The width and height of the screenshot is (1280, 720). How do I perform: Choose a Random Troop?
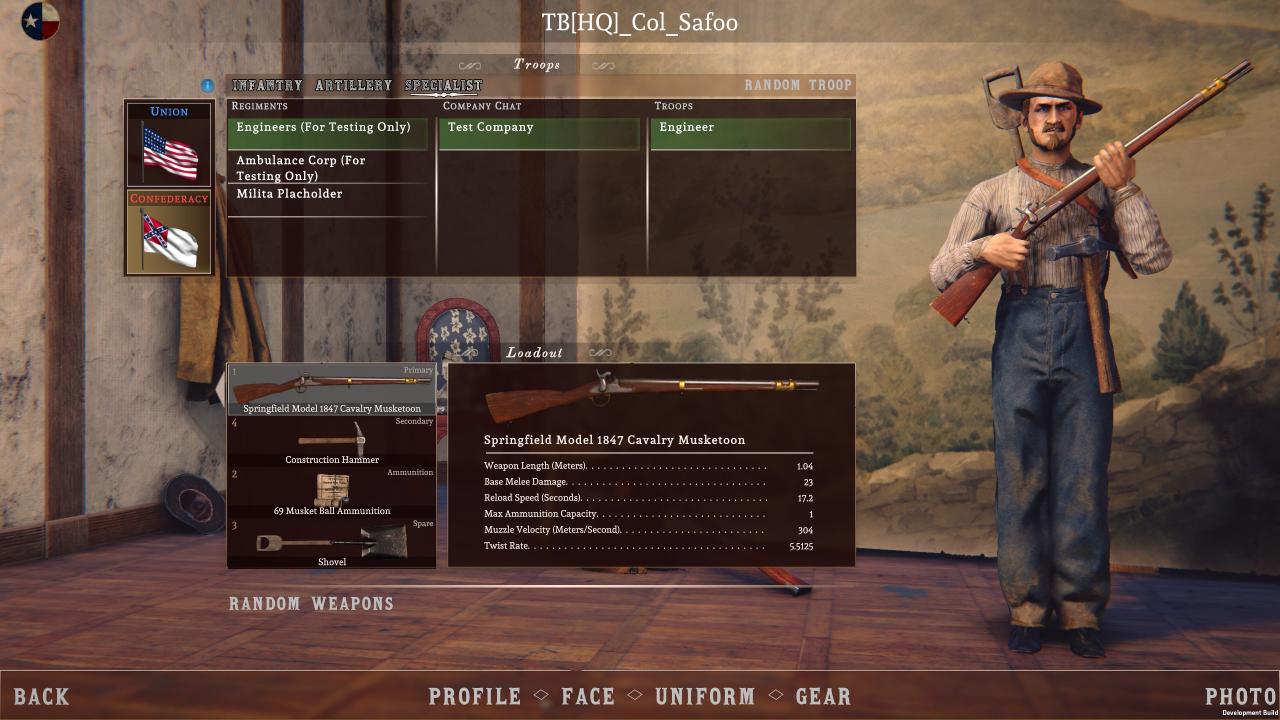(798, 85)
